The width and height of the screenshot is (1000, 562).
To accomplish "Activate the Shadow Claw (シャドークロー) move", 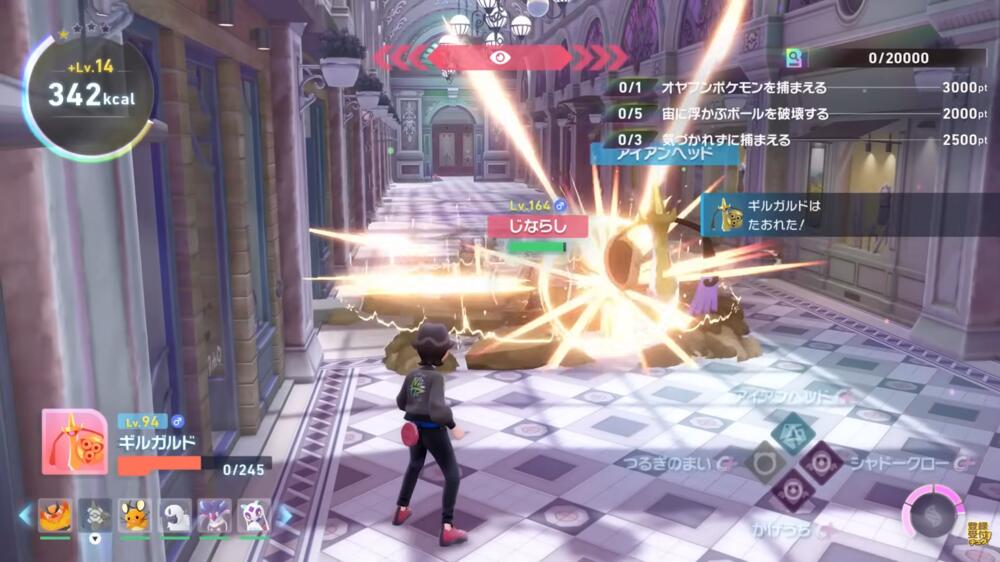I will (822, 462).
